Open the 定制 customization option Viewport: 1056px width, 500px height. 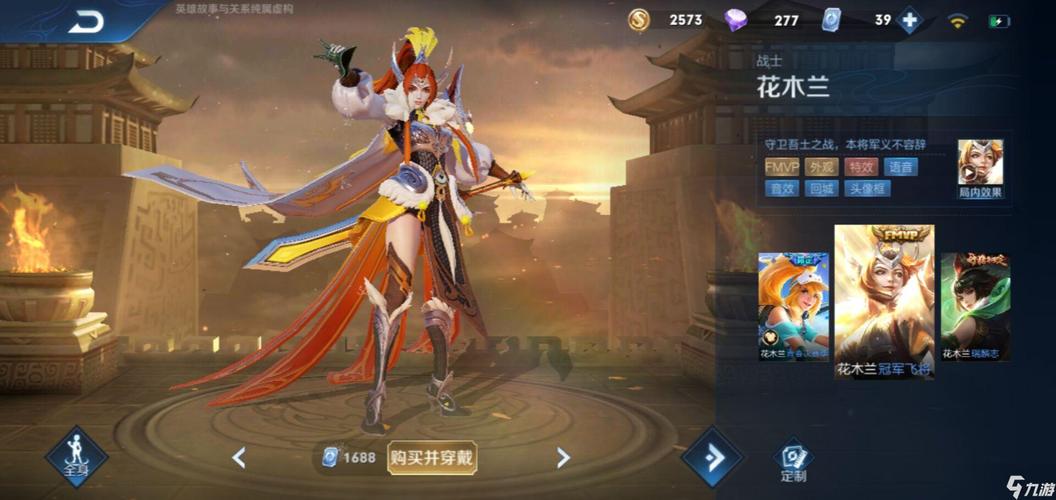[792, 460]
